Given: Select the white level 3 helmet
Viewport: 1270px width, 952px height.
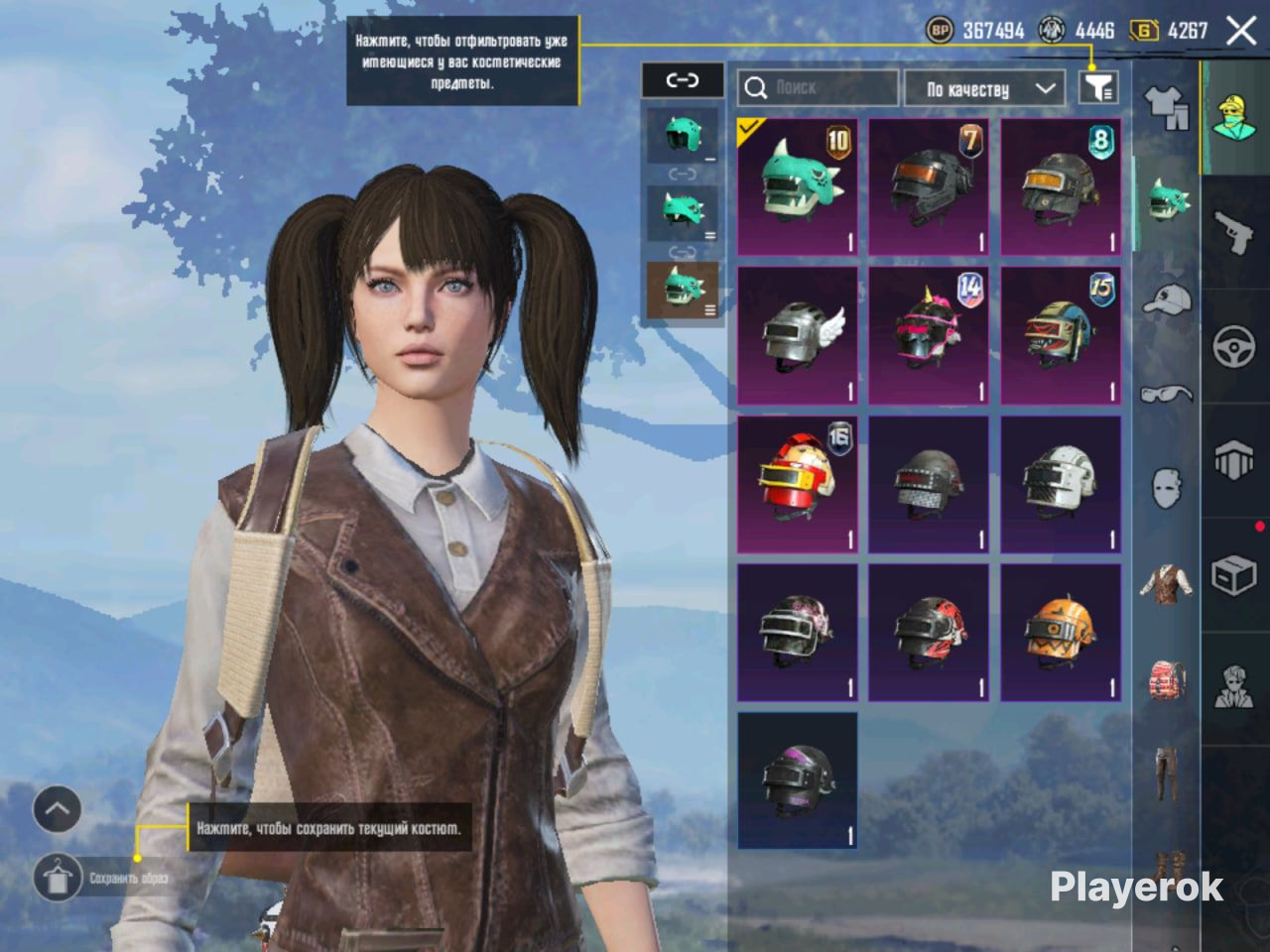Looking at the screenshot, I should pos(1061,484).
